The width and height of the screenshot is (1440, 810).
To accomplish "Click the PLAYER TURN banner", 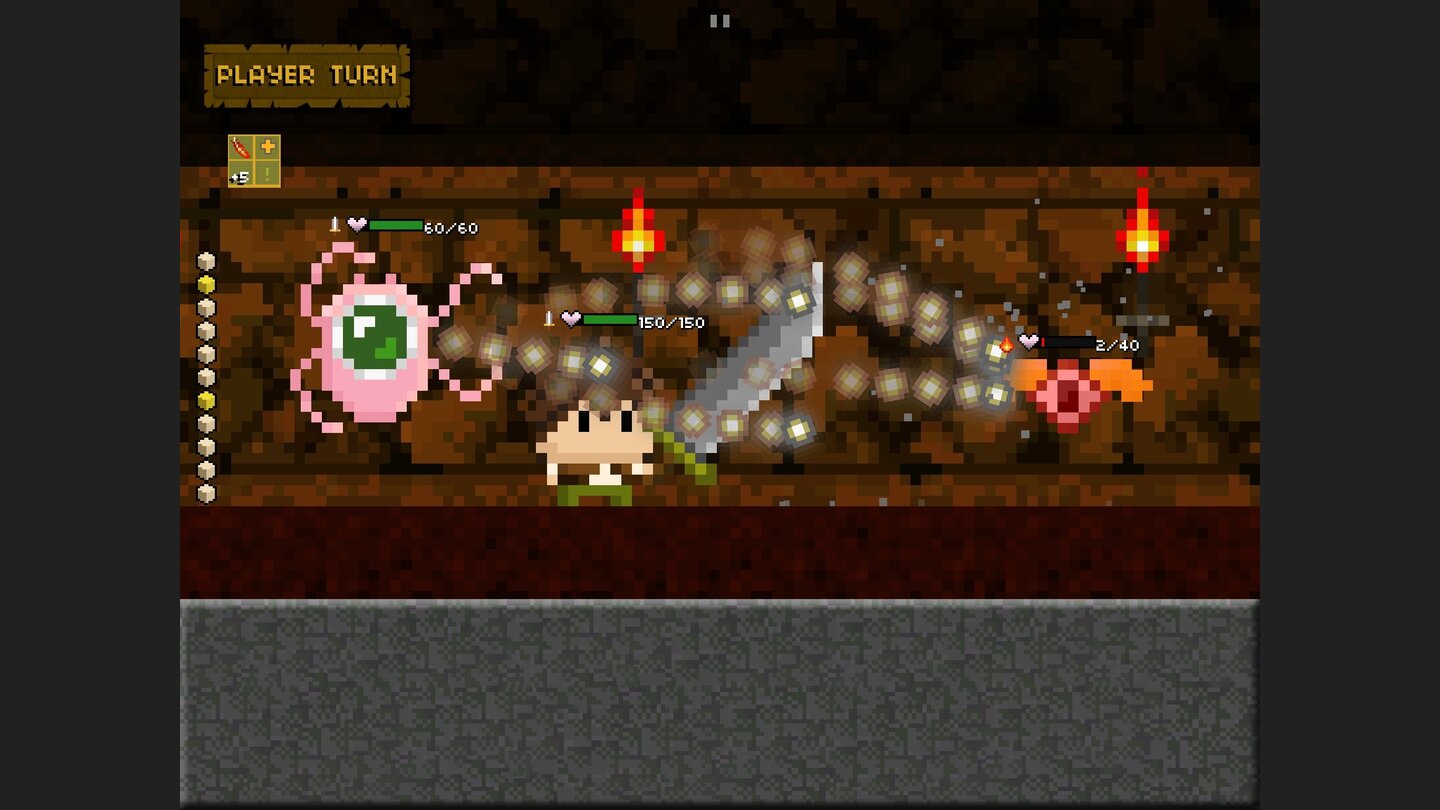I will click(305, 73).
